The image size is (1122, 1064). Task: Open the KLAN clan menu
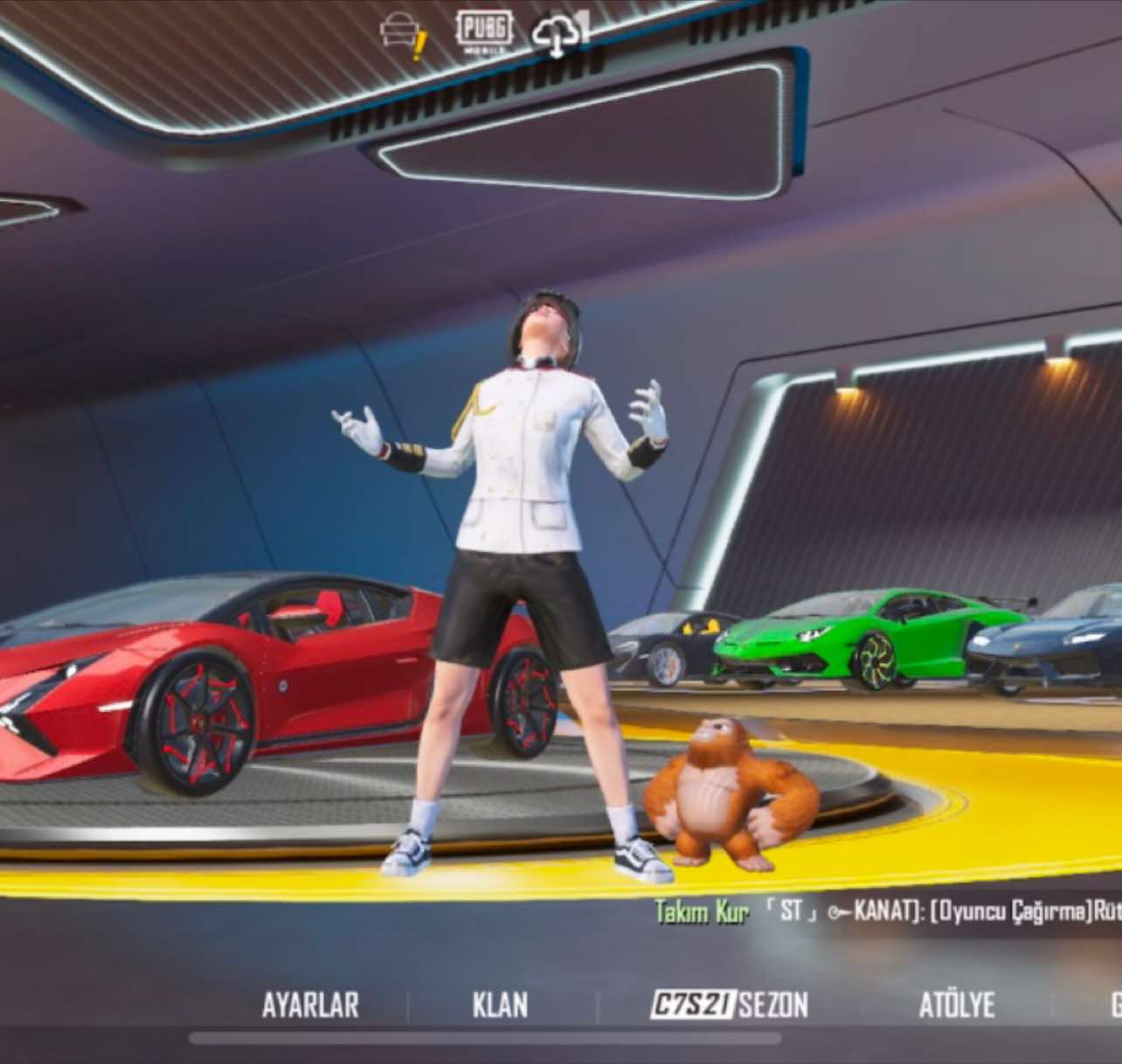point(500,1005)
